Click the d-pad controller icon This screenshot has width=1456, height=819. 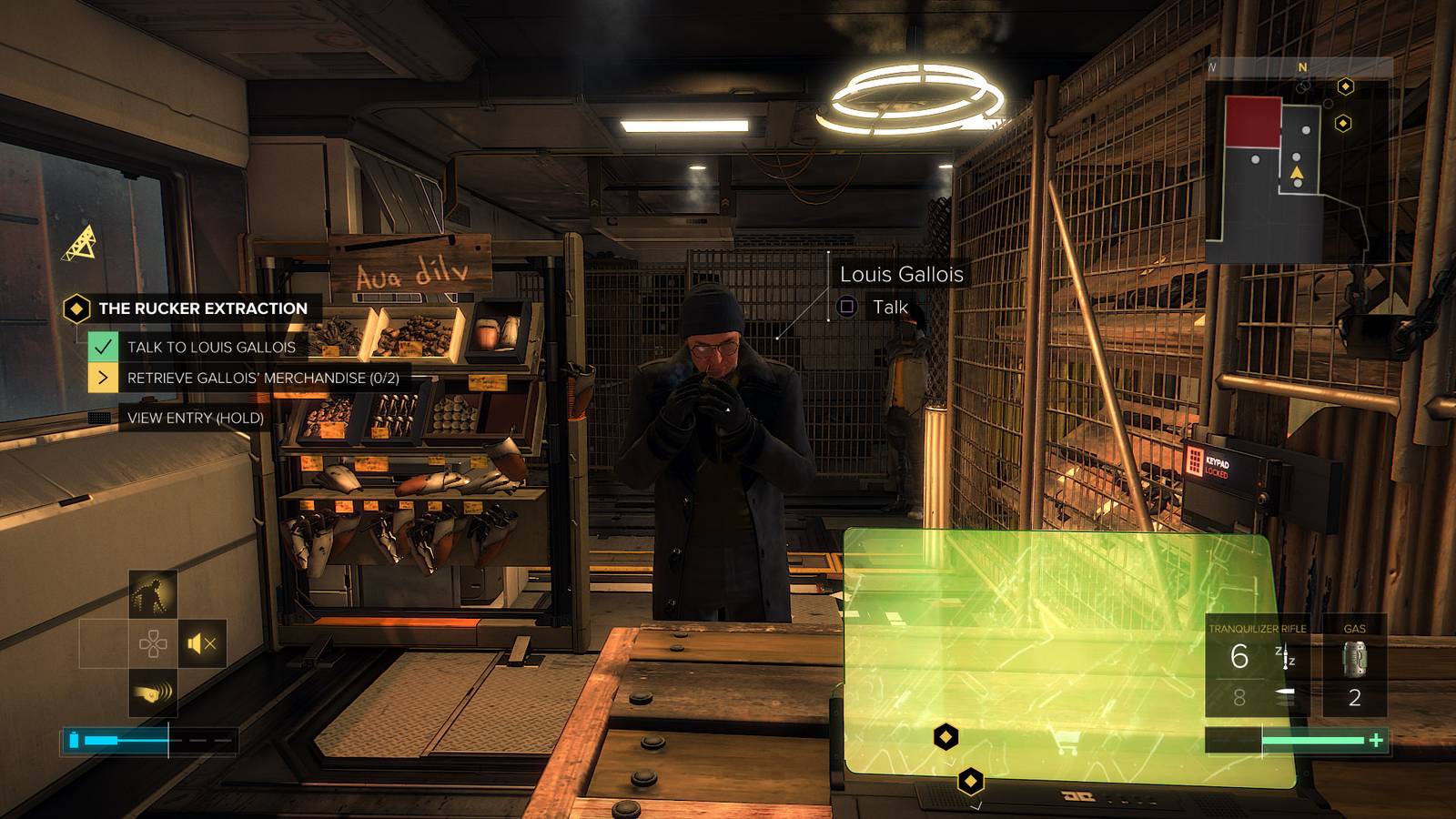[x=153, y=642]
